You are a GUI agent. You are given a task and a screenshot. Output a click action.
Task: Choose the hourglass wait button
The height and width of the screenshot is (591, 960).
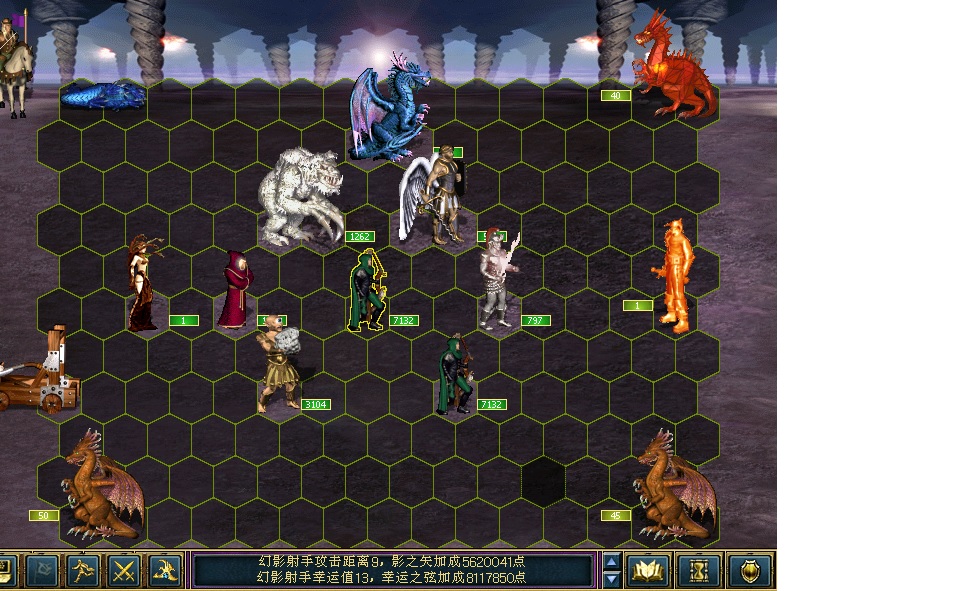(x=698, y=570)
